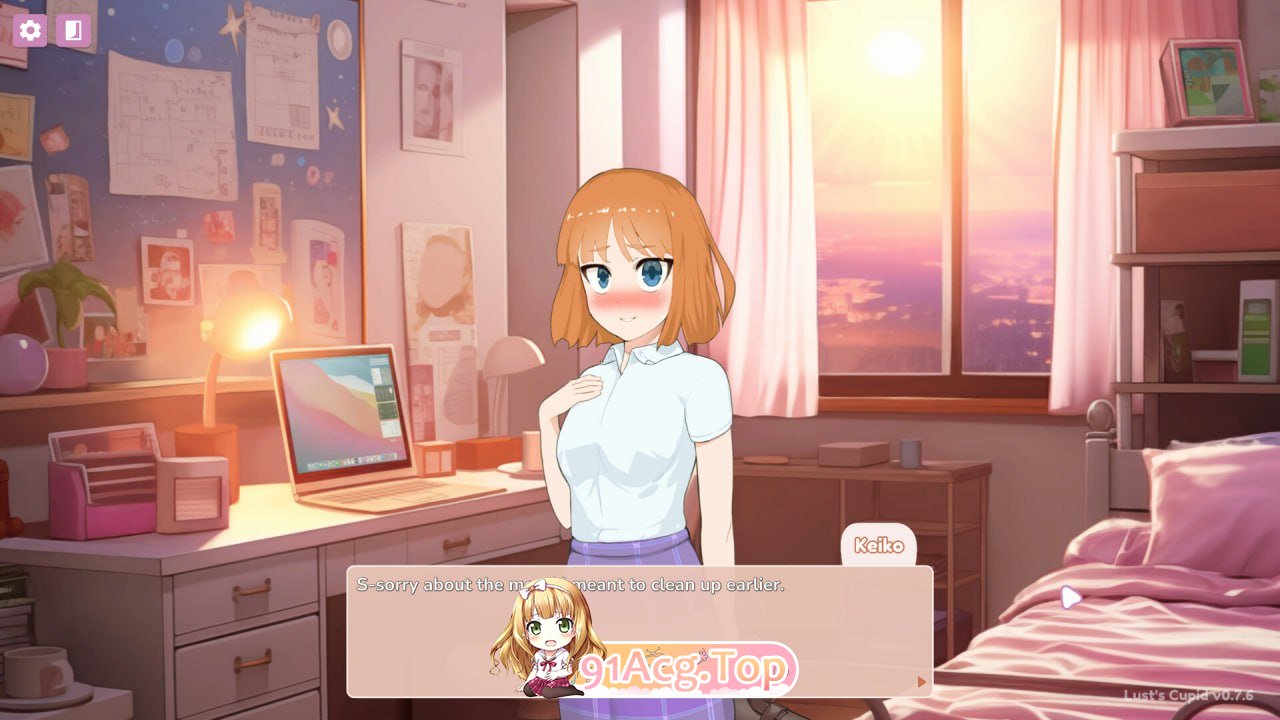
Task: Toggle the settings panel open
Action: click(30, 30)
